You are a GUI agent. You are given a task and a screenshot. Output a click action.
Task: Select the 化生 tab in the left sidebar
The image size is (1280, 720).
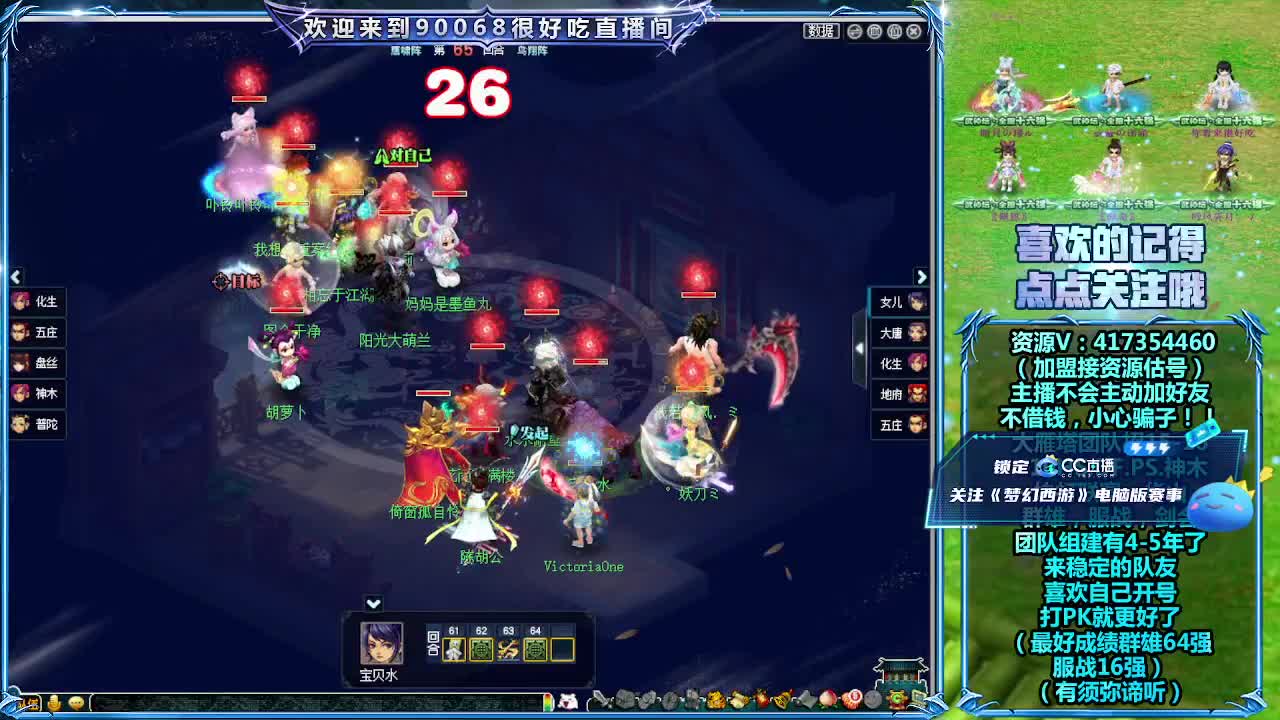coord(40,302)
